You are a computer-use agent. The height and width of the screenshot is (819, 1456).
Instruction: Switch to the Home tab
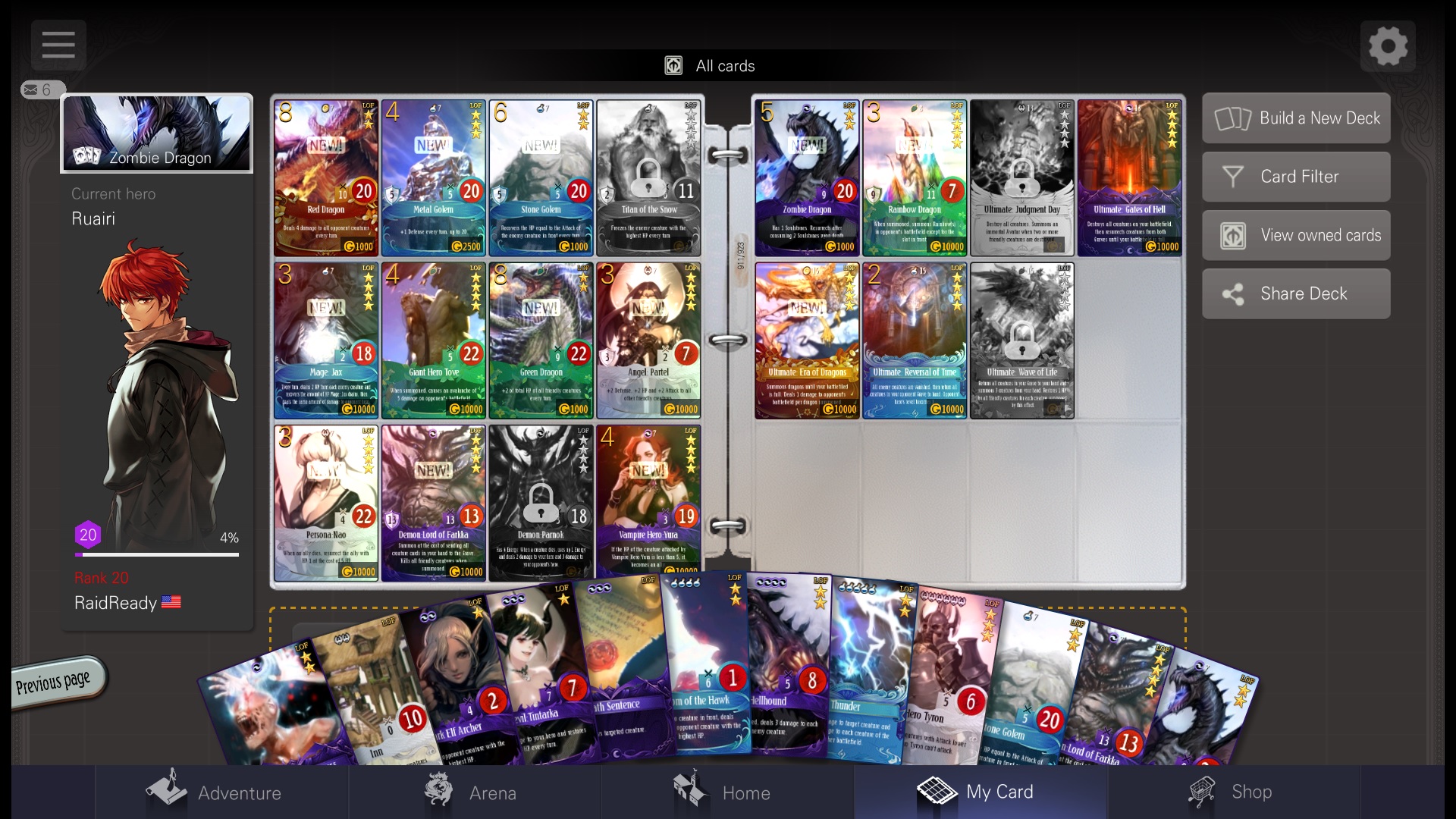723,792
